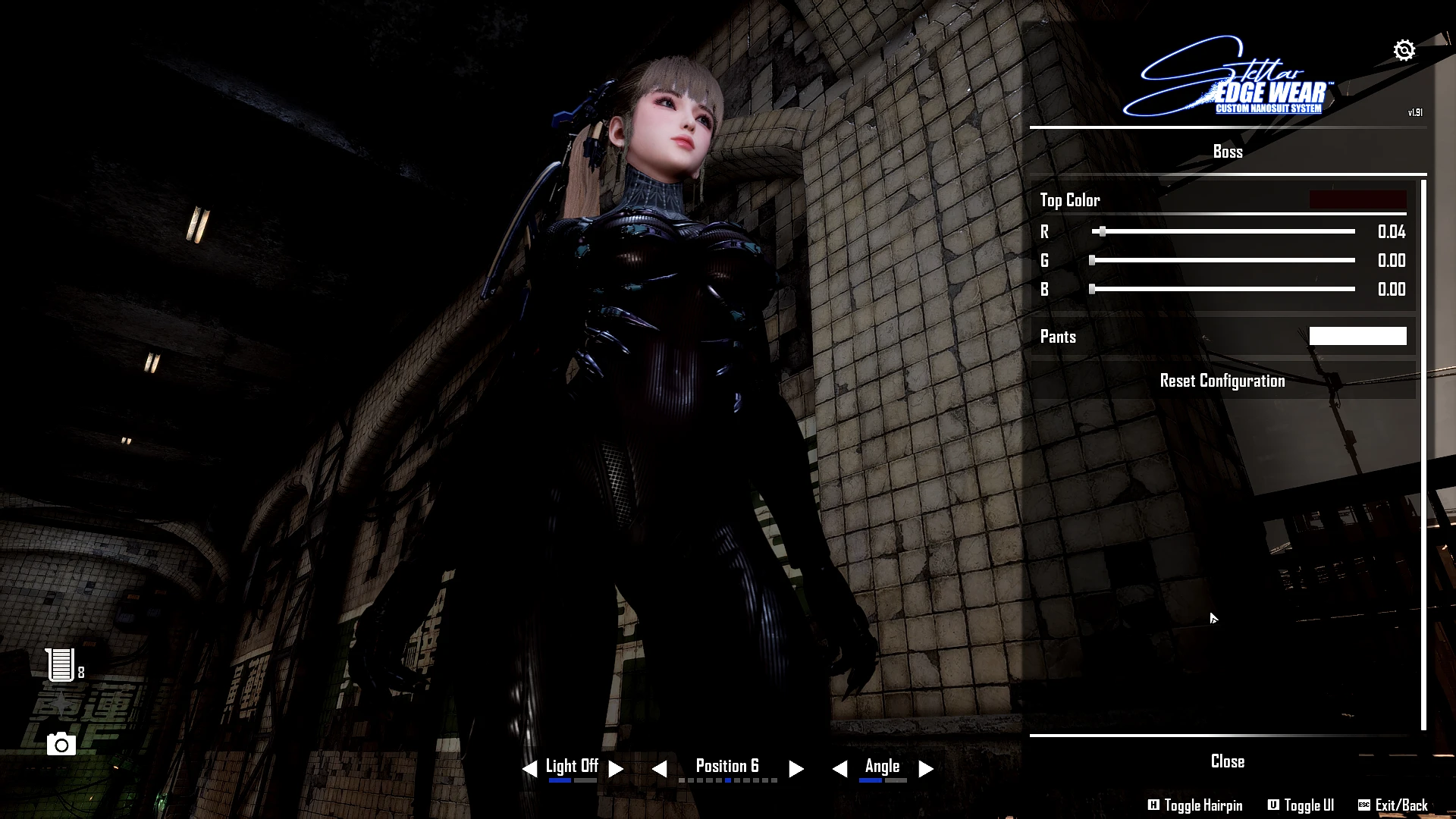The width and height of the screenshot is (1456, 819).
Task: Change Angle using the right arrow
Action: coord(925,769)
